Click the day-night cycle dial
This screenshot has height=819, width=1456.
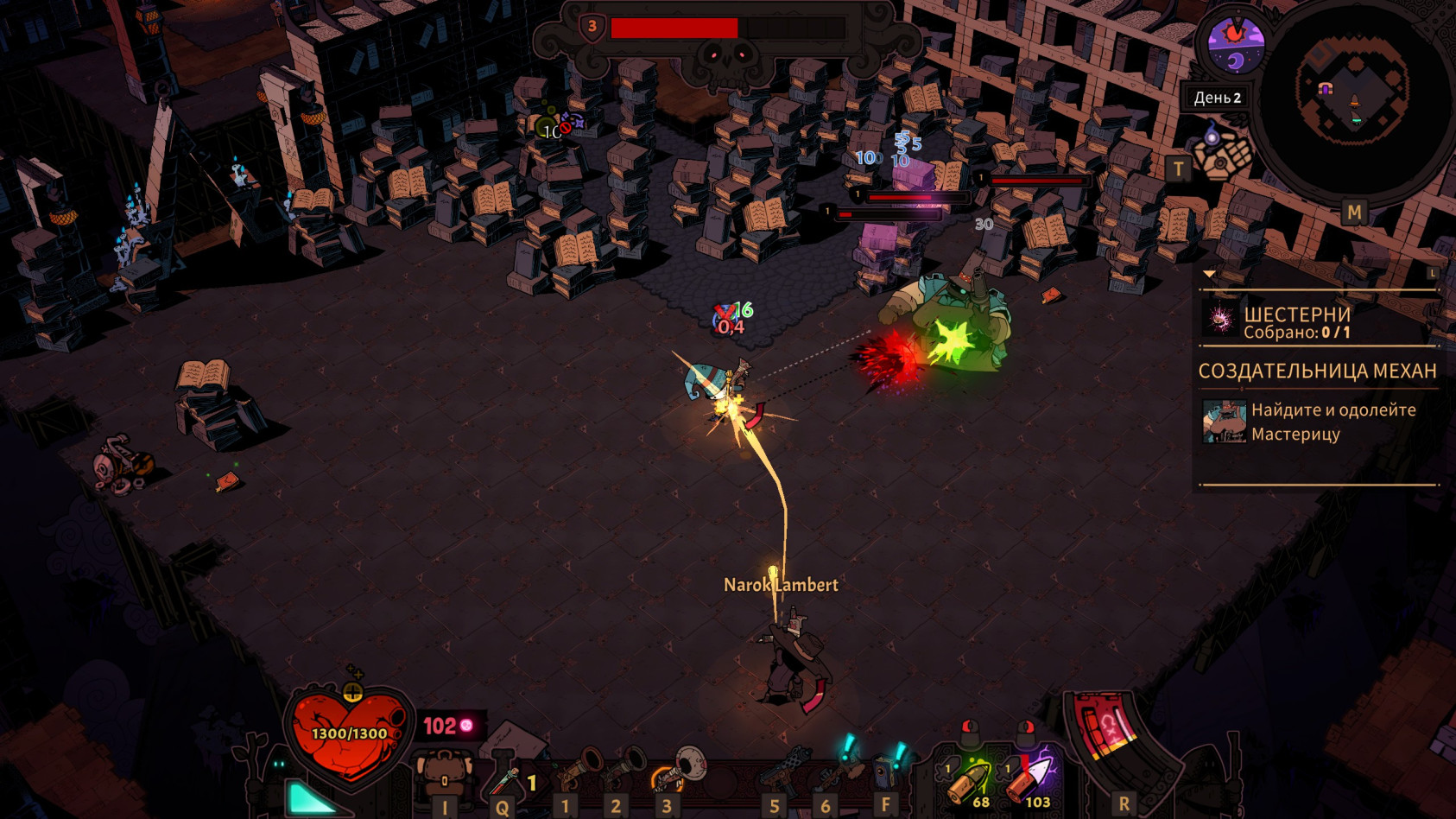pyautogui.click(x=1236, y=45)
